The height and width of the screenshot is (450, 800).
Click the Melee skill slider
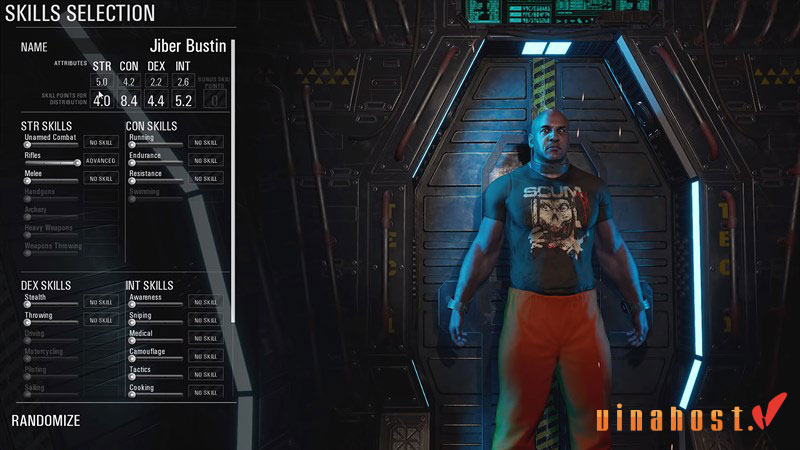50,180
